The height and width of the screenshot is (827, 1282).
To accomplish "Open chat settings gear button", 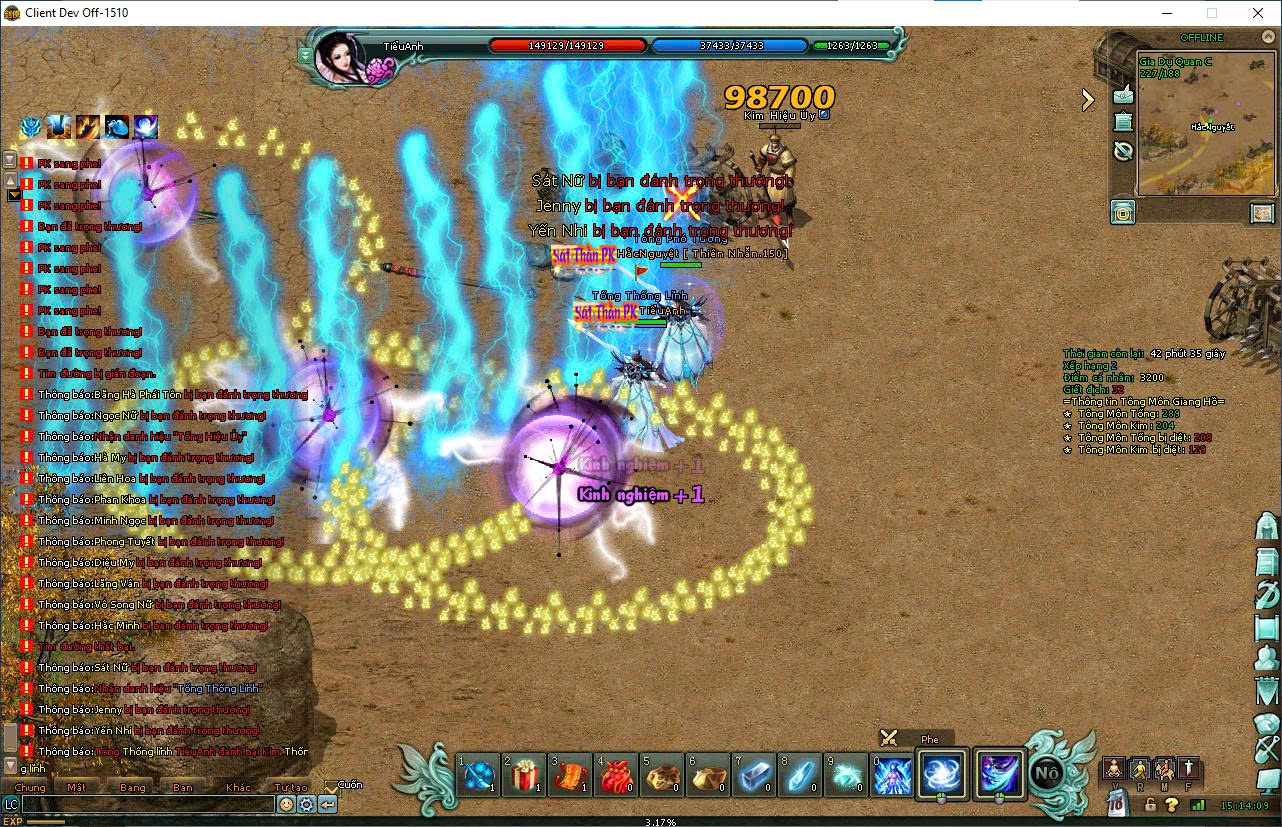I will coord(306,804).
